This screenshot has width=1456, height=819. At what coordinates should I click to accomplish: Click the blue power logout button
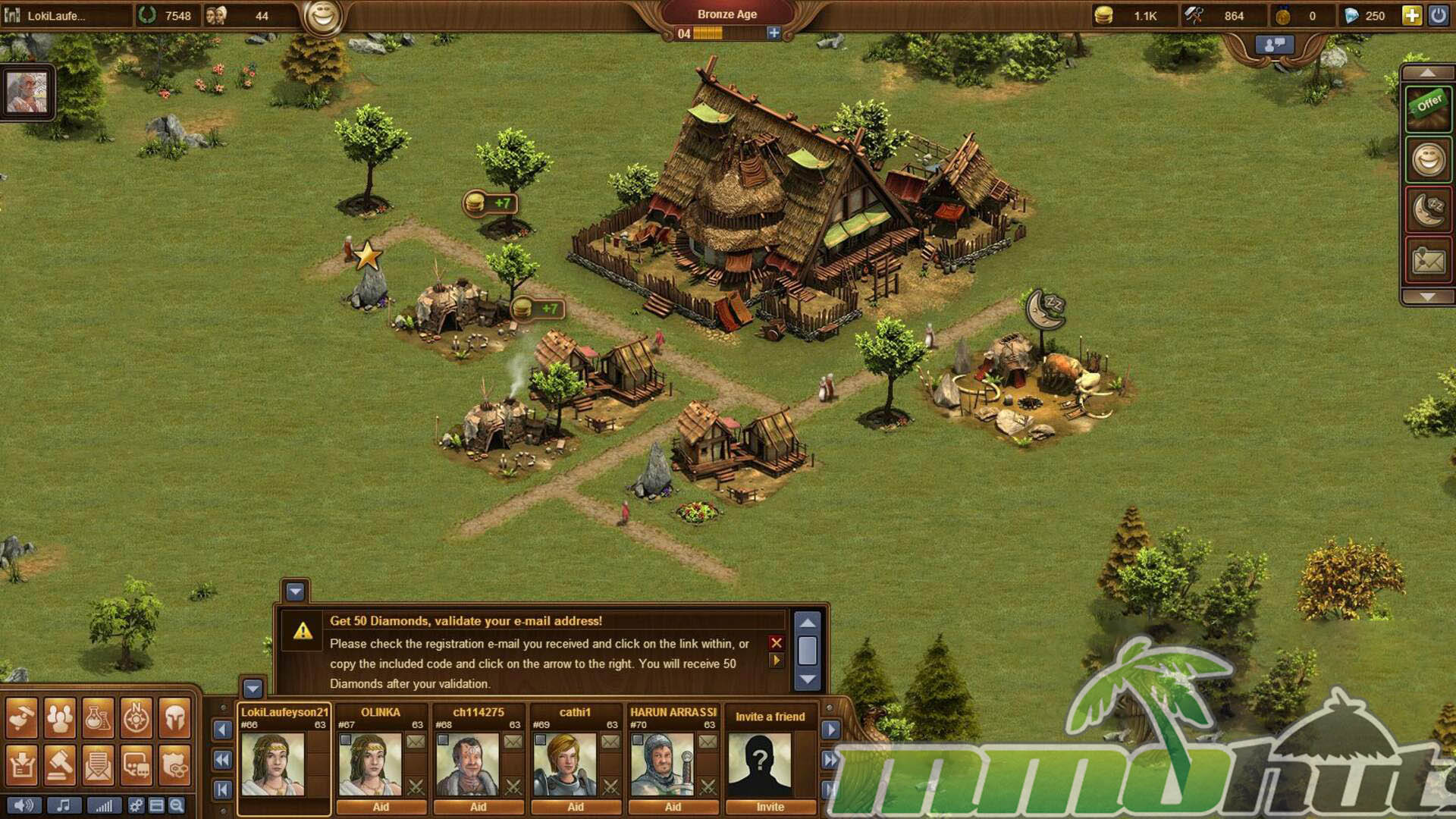point(1438,15)
